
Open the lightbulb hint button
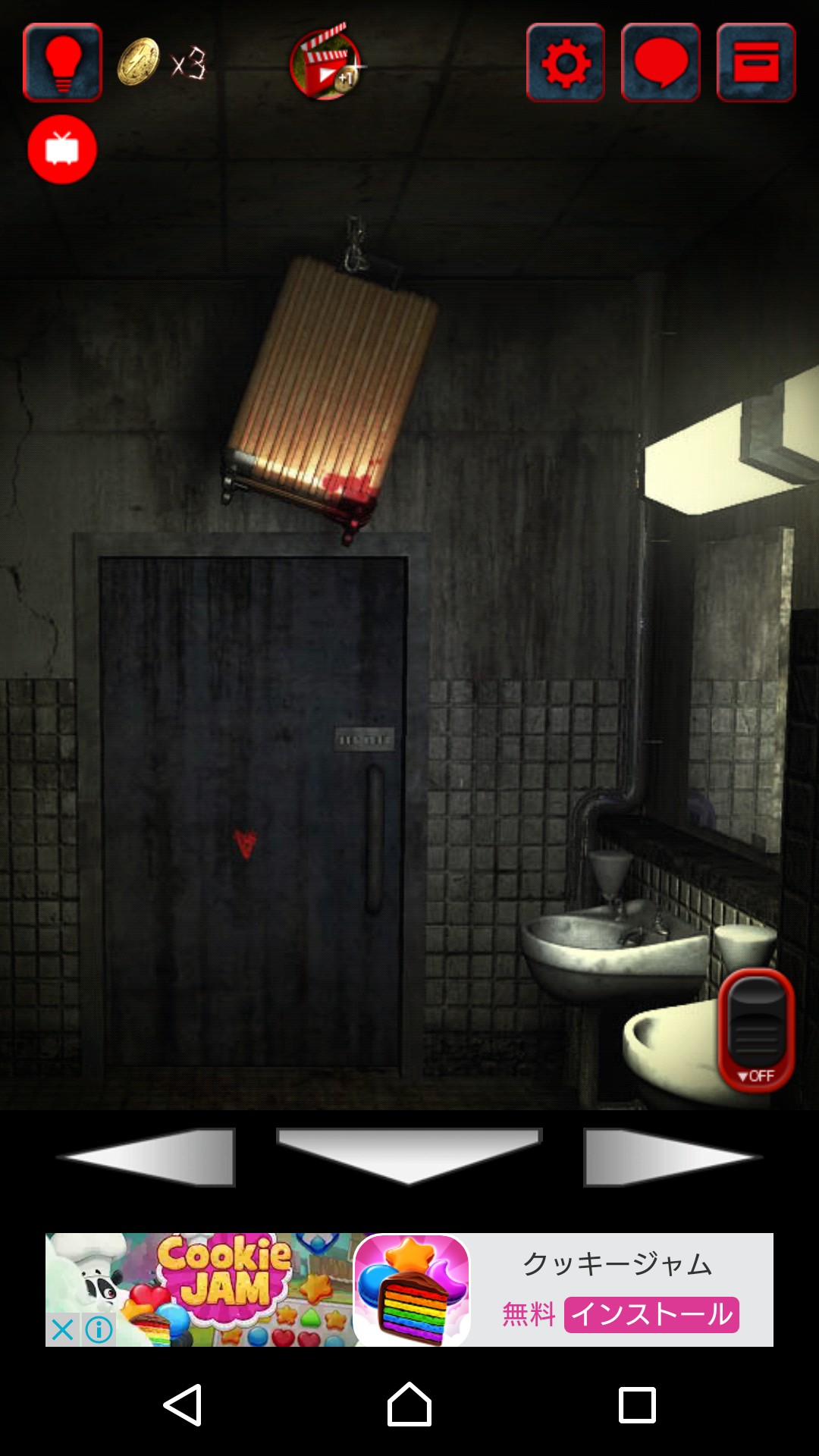pos(63,63)
